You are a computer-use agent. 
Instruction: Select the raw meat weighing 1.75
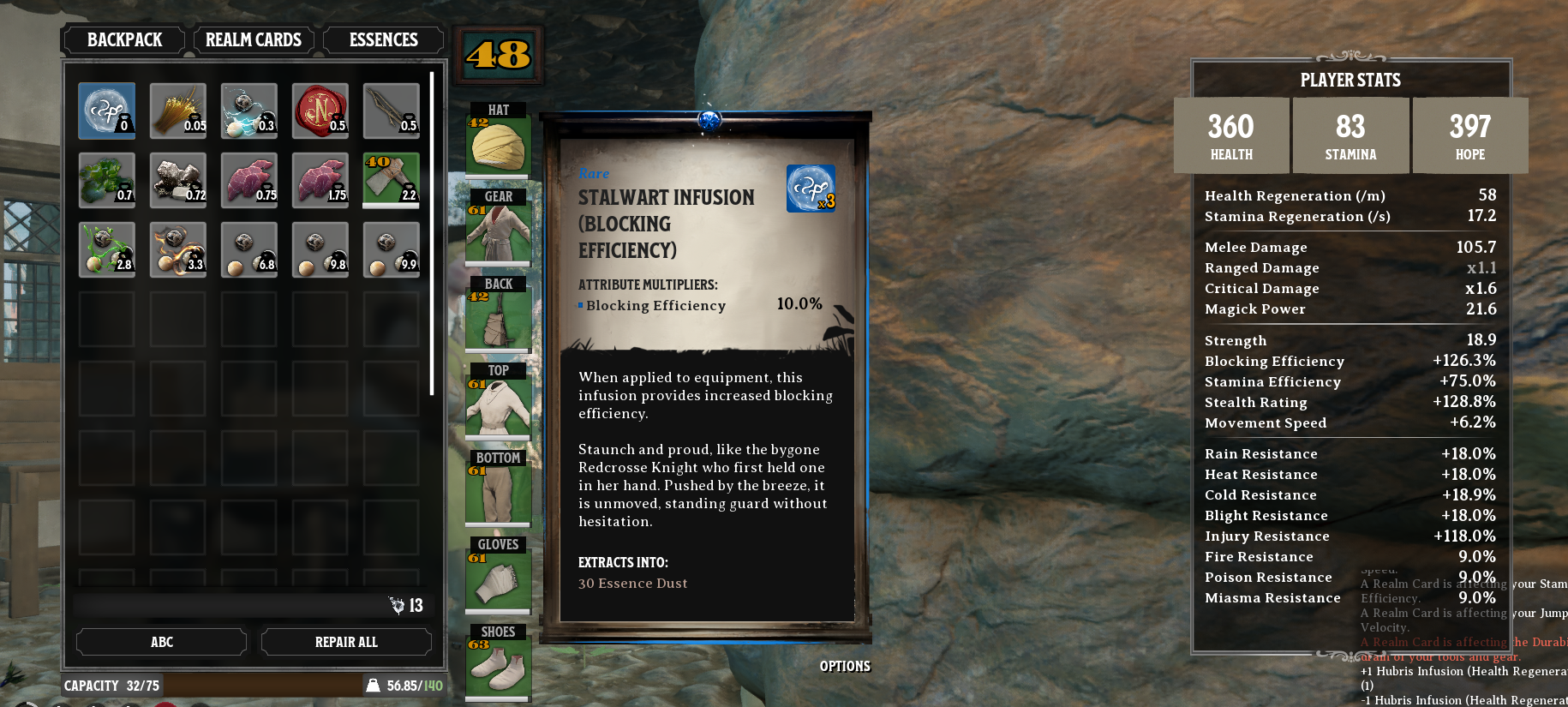pos(320,180)
